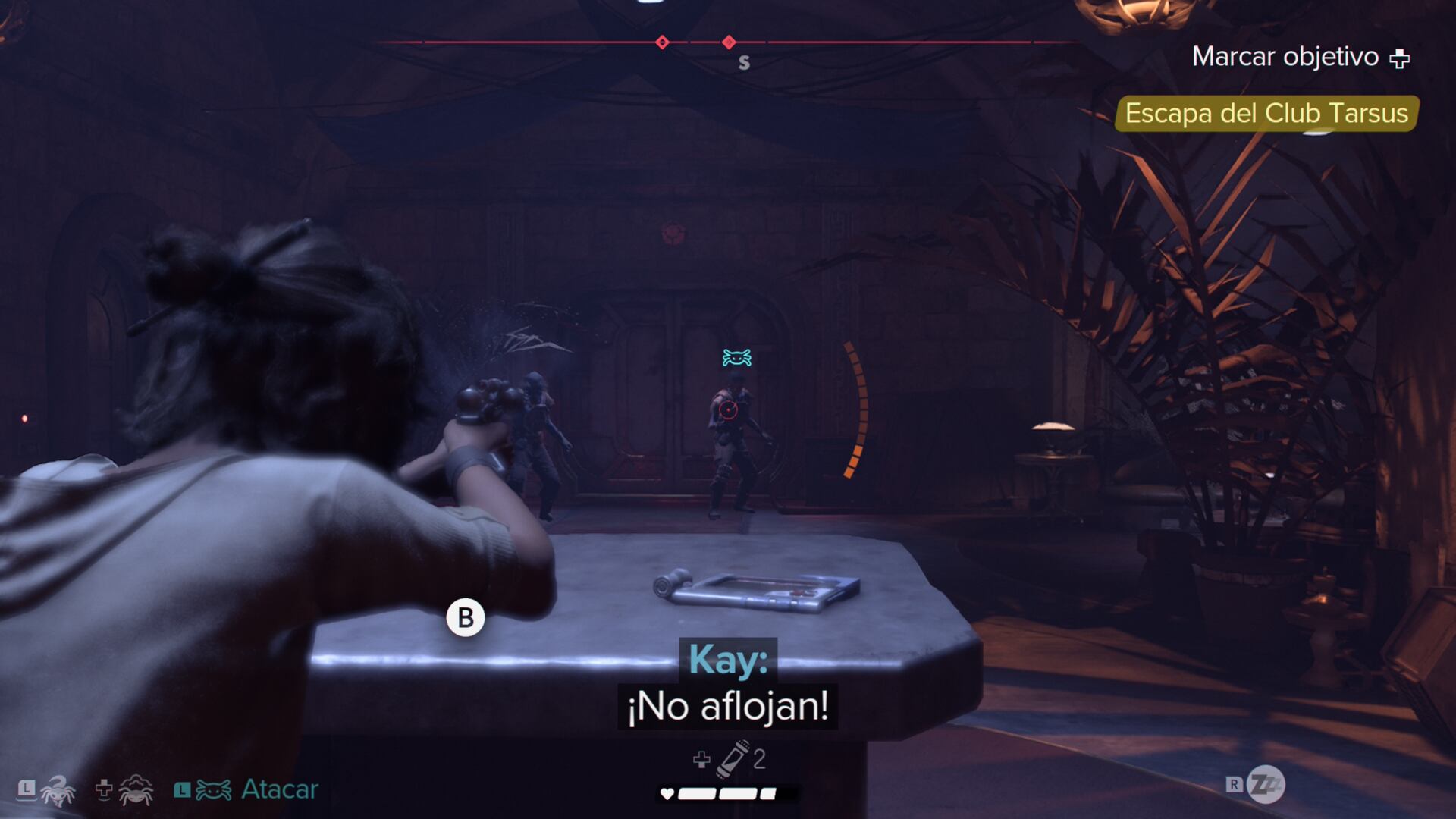Click the cyan Nix target marker above the enemy
This screenshot has height=819, width=1456.
click(736, 357)
